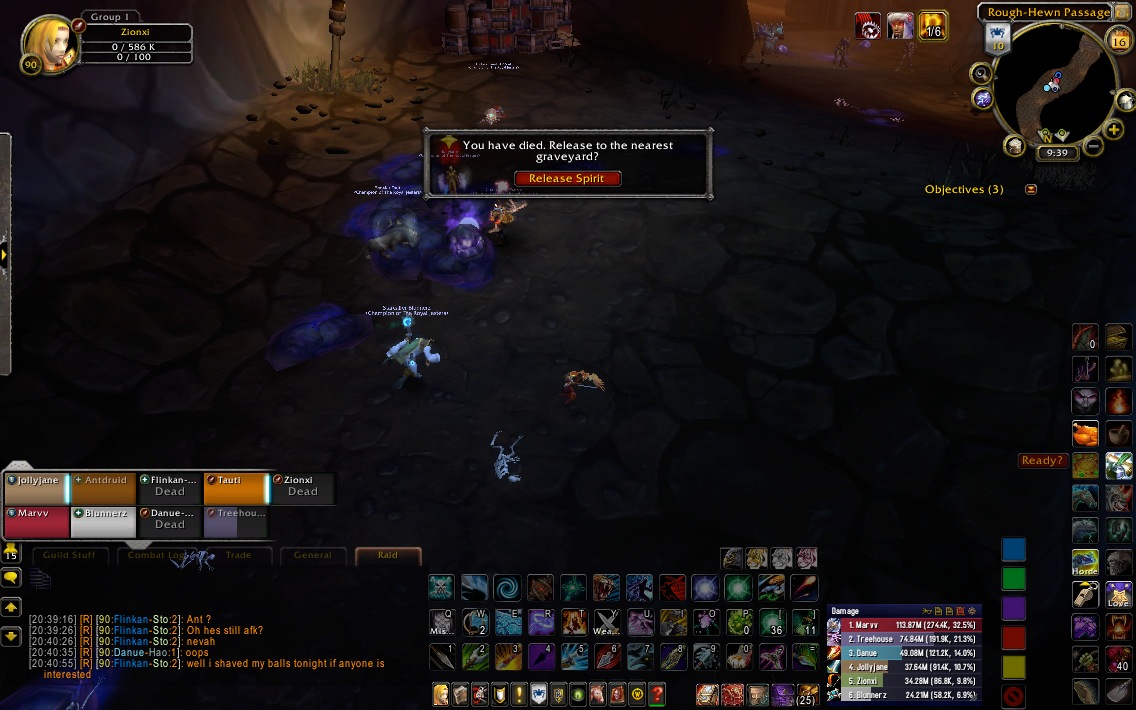This screenshot has height=710, width=1136.
Task: Select the Trade chat tab
Action: coord(239,555)
